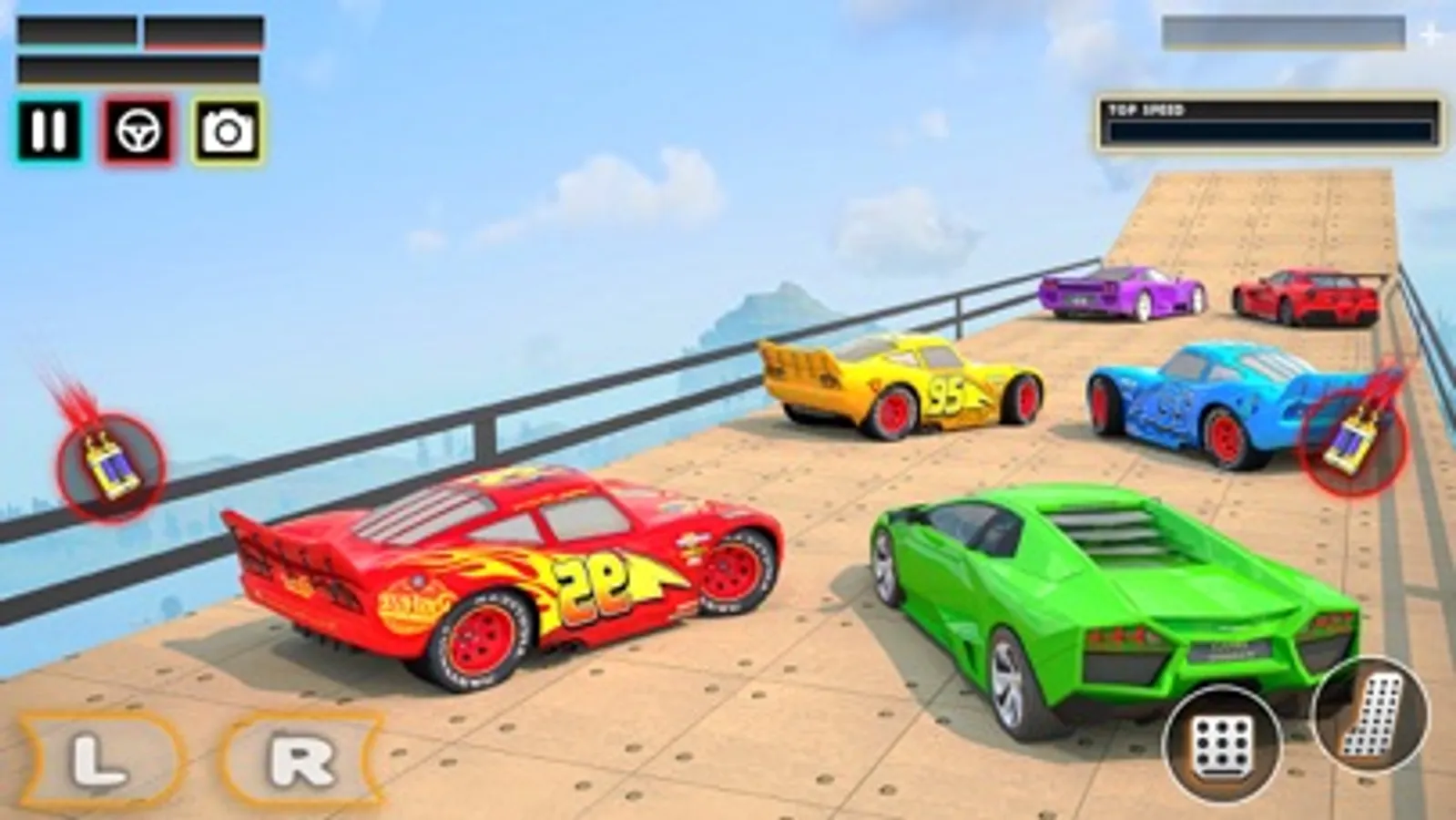Tap the plus icon to add currency
The height and width of the screenshot is (820, 1456).
pyautogui.click(x=1430, y=32)
